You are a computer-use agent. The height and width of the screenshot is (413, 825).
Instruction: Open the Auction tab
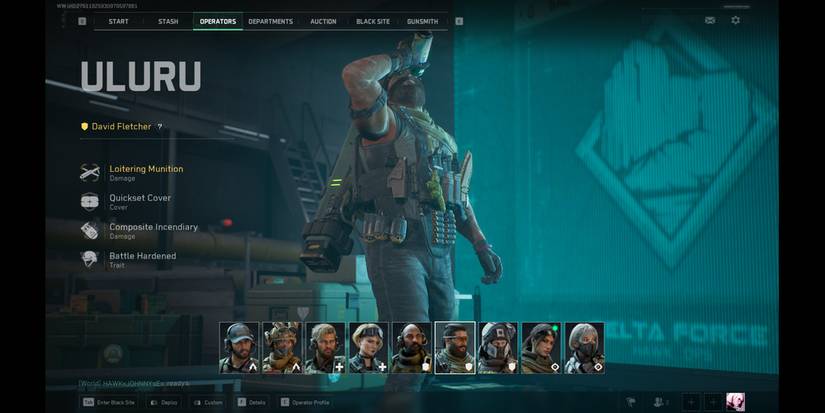(323, 21)
